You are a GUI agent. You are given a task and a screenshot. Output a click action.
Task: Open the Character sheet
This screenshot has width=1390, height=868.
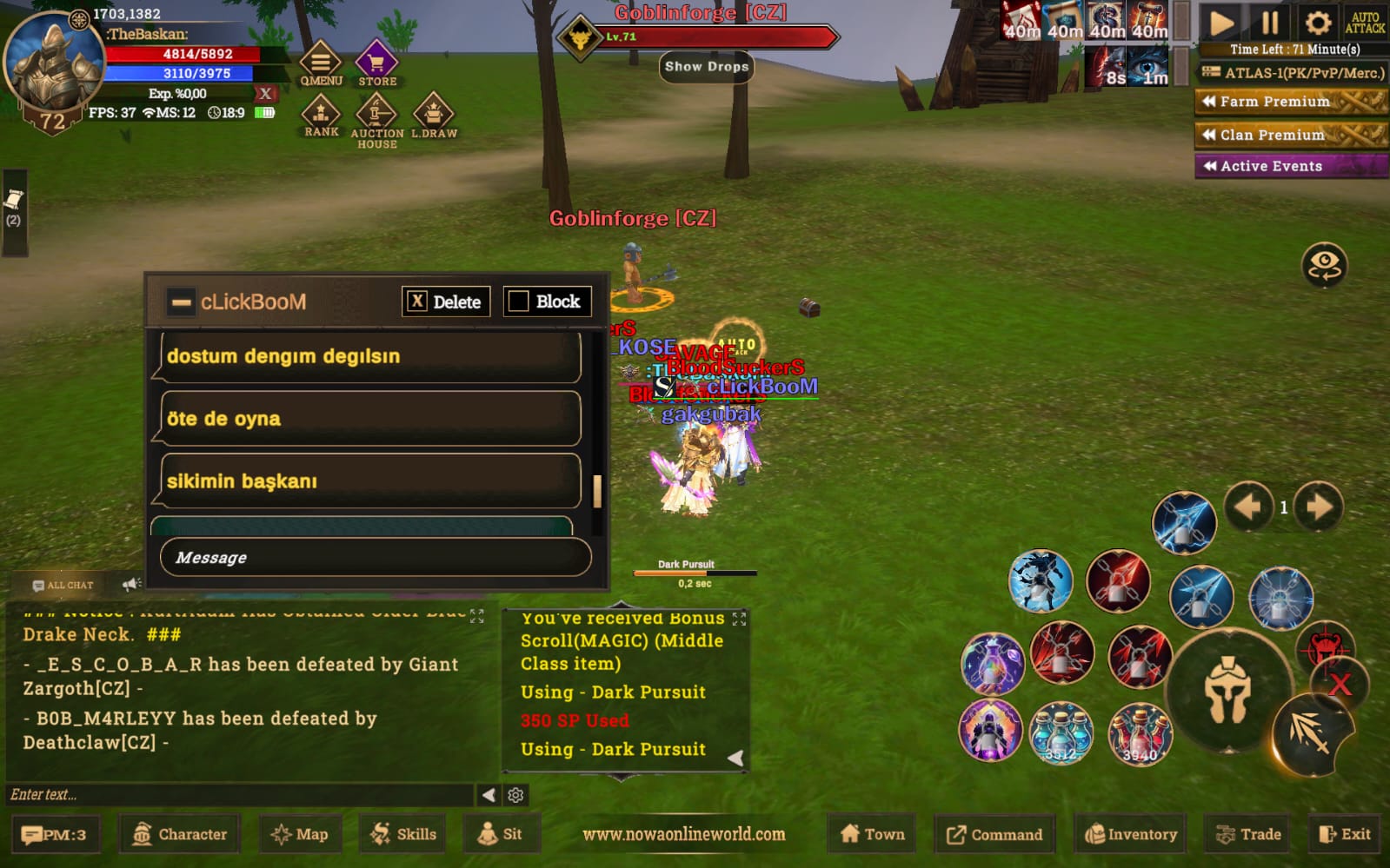pos(180,834)
